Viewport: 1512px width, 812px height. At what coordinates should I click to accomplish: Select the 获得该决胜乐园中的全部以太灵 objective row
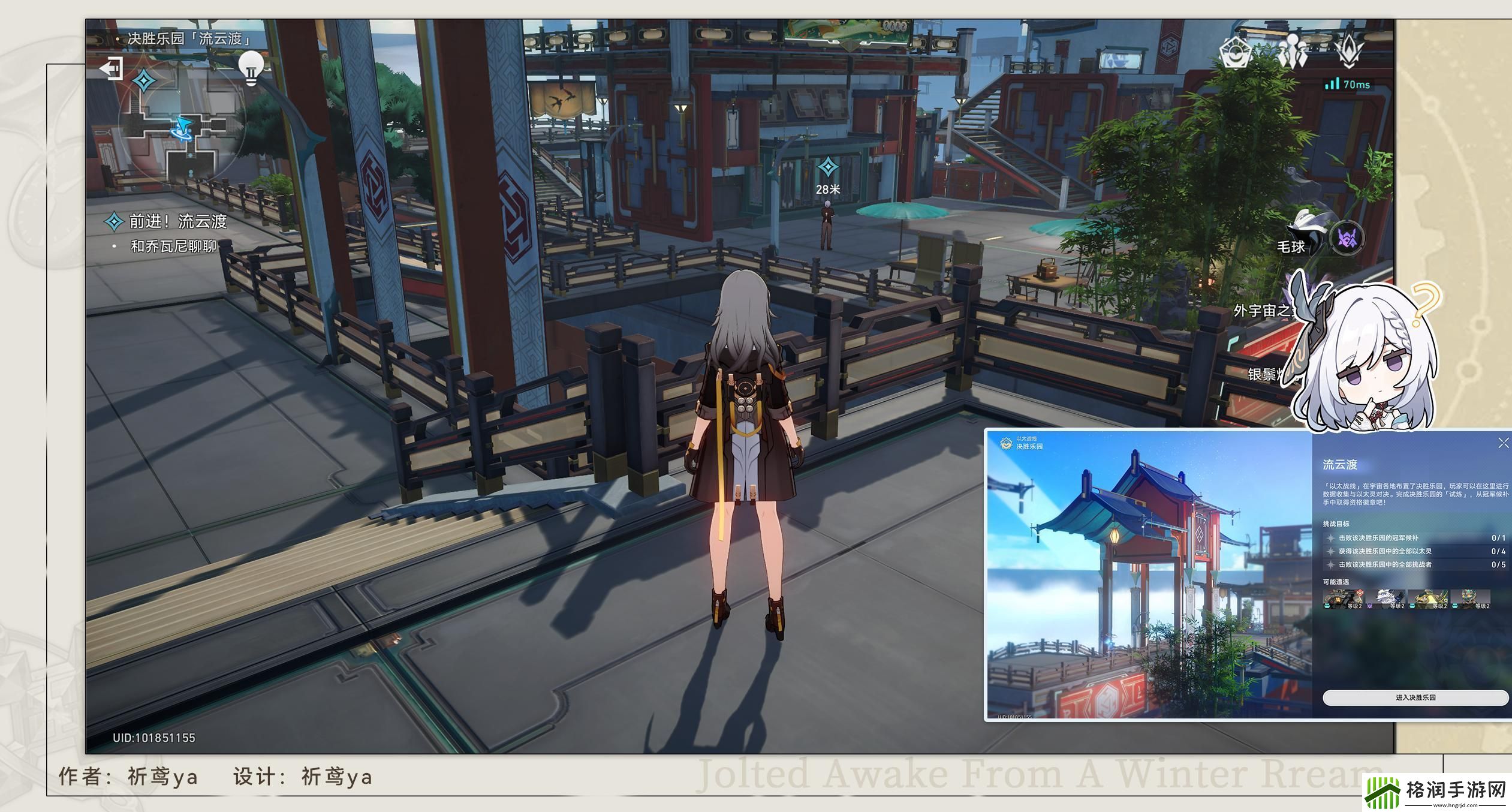(1415, 551)
